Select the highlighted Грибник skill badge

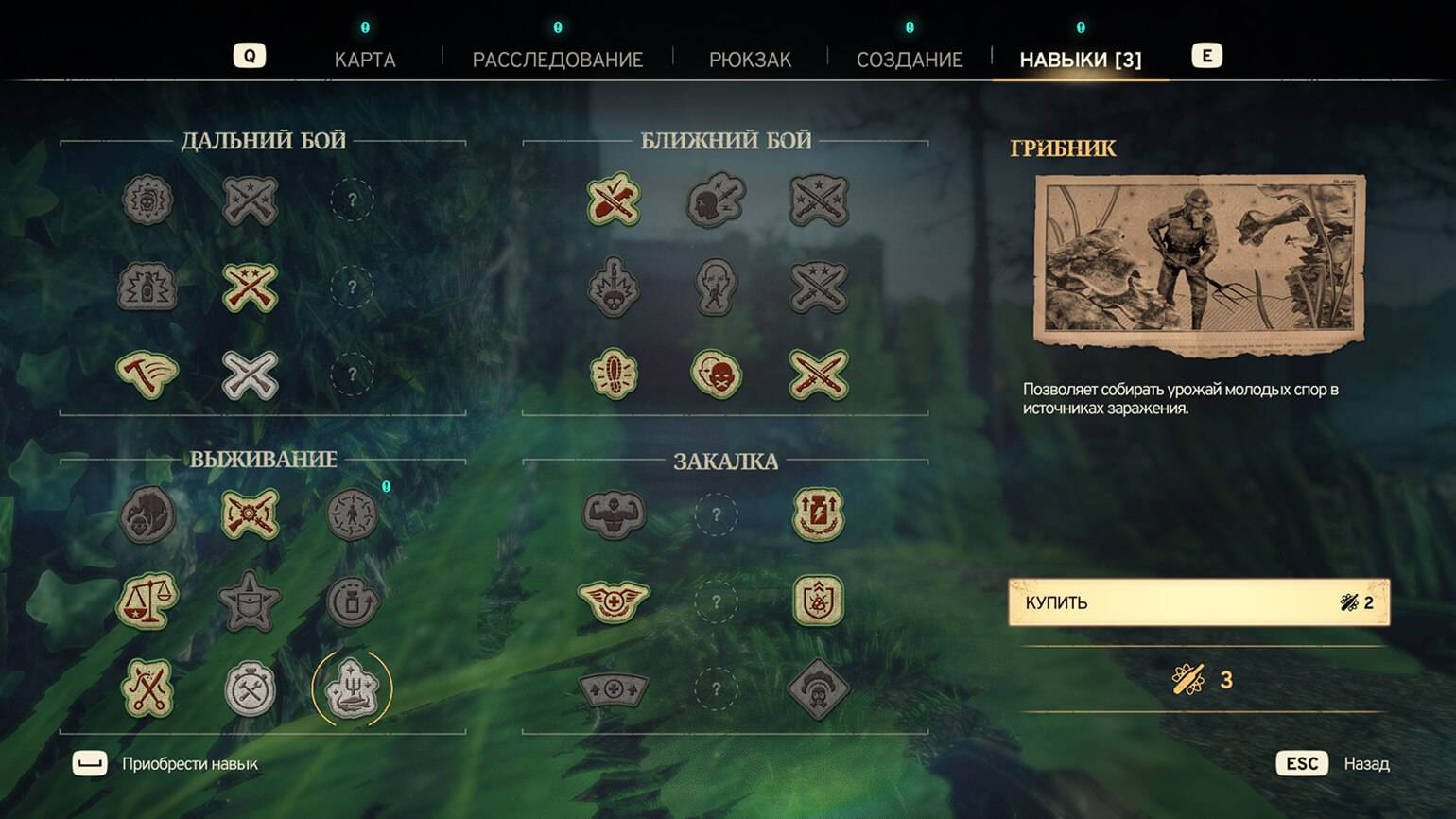tap(352, 688)
